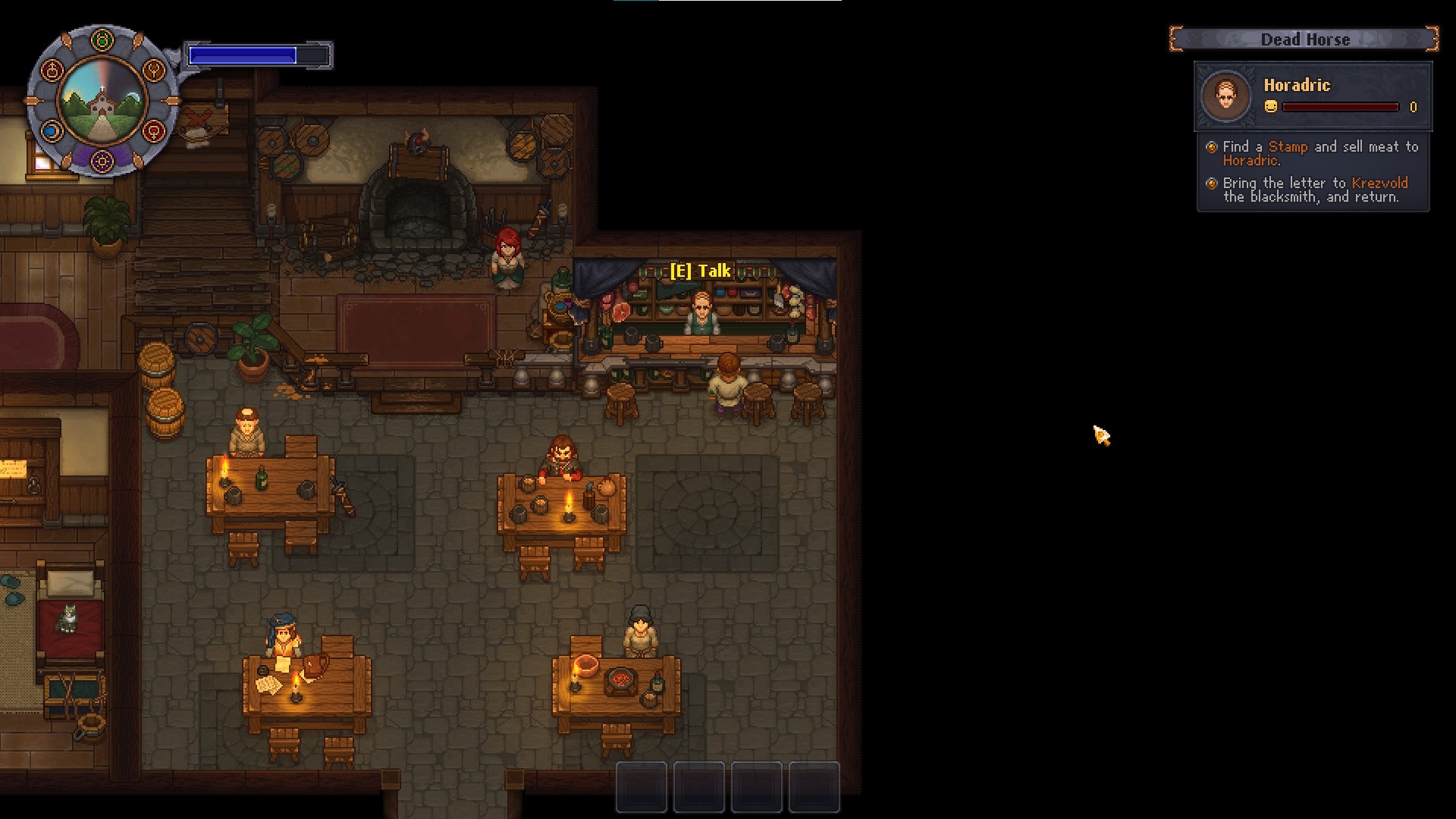Click the red rune on the minimap's right side
This screenshot has height=819, width=1456.
pos(154,132)
